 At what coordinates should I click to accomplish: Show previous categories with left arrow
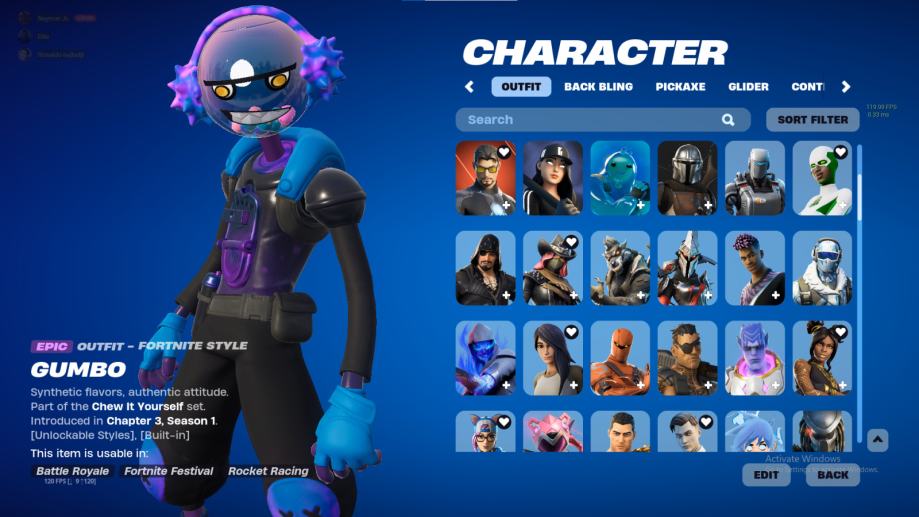[x=470, y=87]
